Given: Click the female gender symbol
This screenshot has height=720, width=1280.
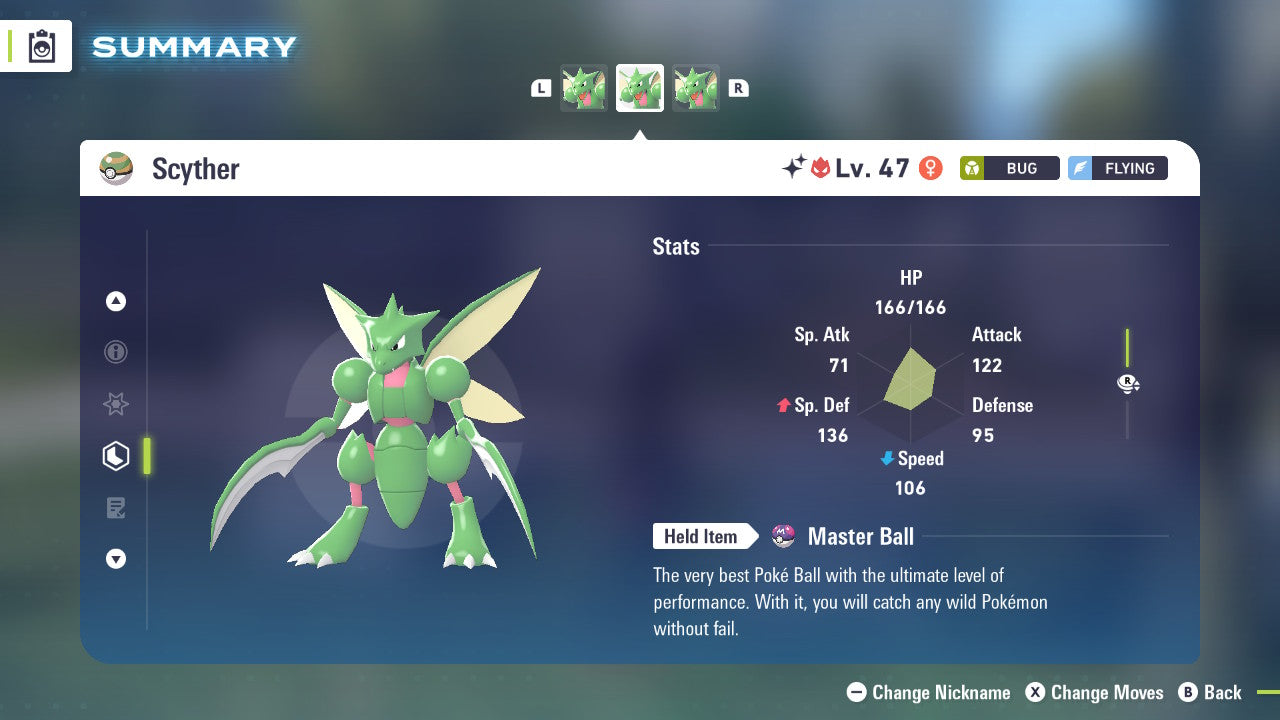Looking at the screenshot, I should [930, 168].
